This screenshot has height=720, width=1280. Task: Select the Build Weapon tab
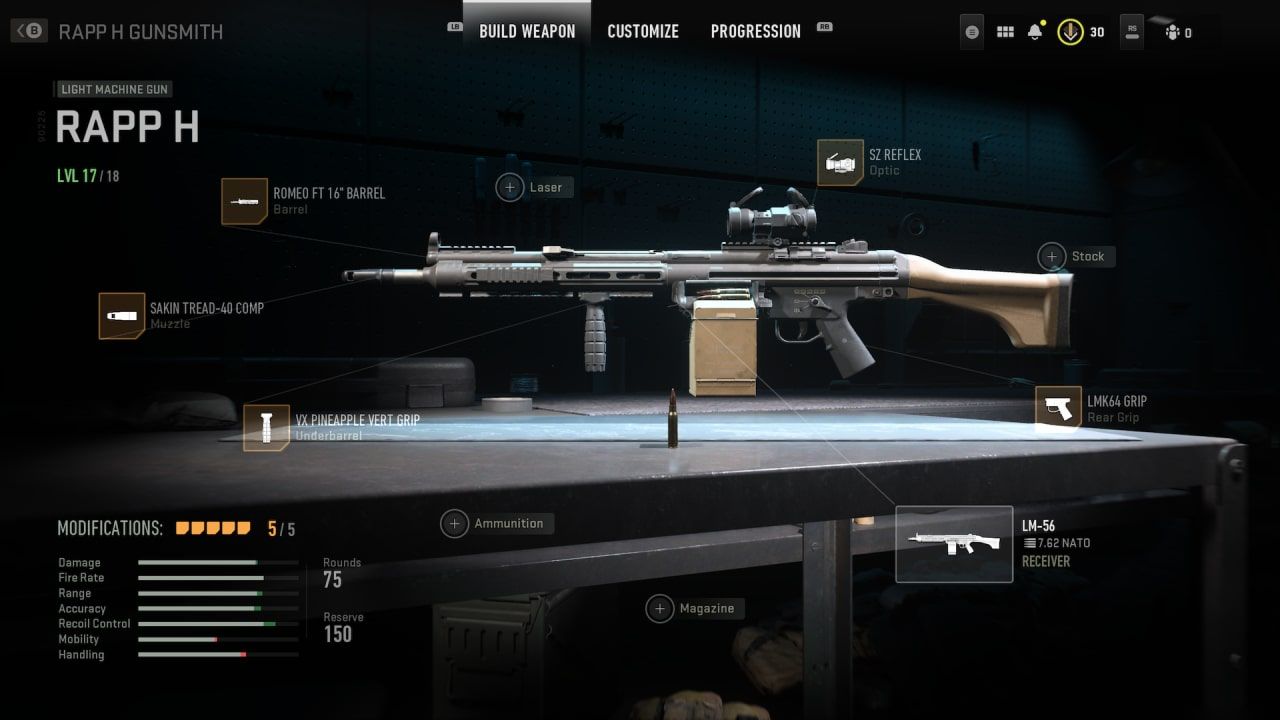(526, 31)
